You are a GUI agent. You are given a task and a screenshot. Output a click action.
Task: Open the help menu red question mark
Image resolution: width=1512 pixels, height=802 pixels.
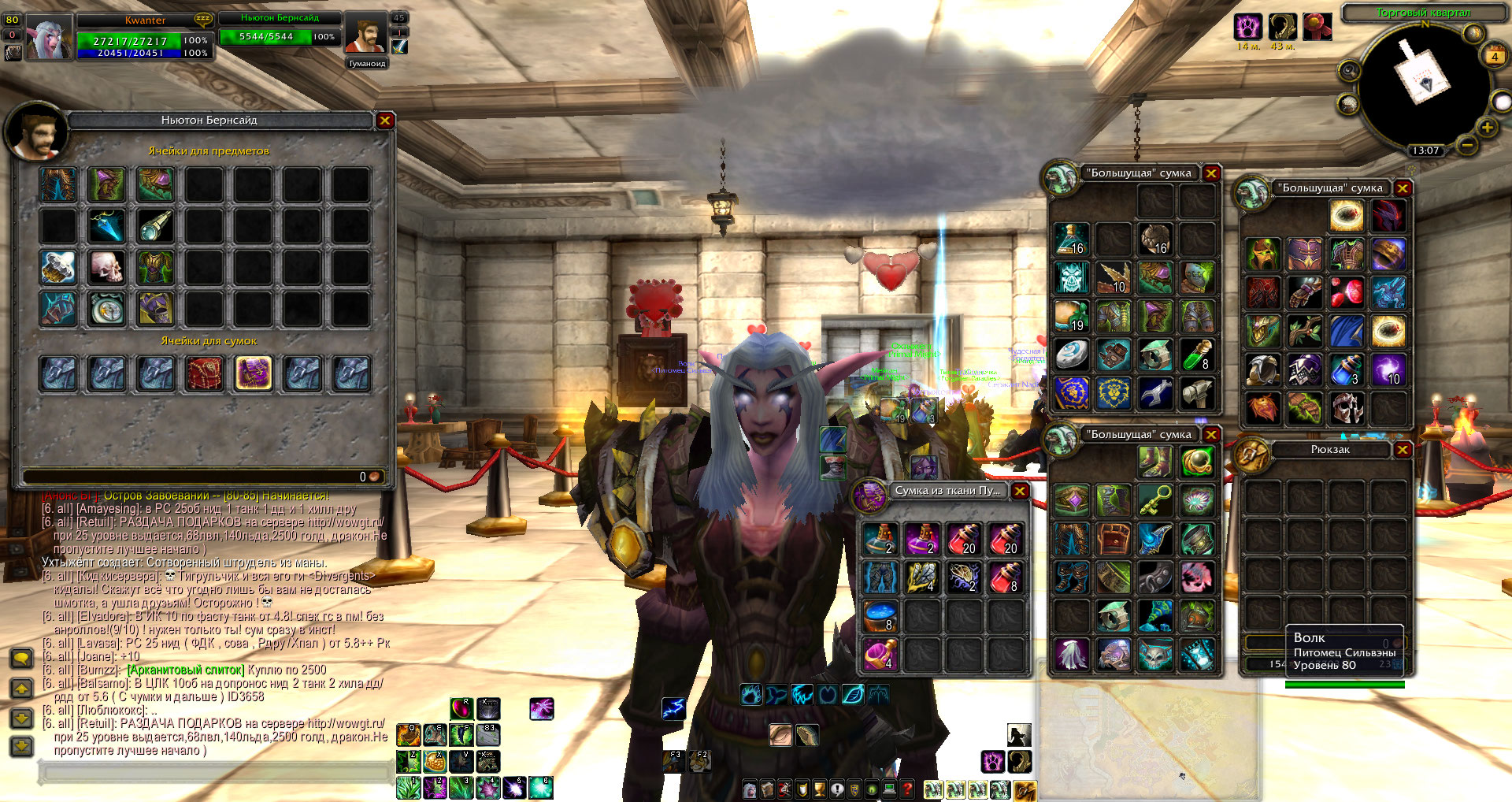point(907,789)
